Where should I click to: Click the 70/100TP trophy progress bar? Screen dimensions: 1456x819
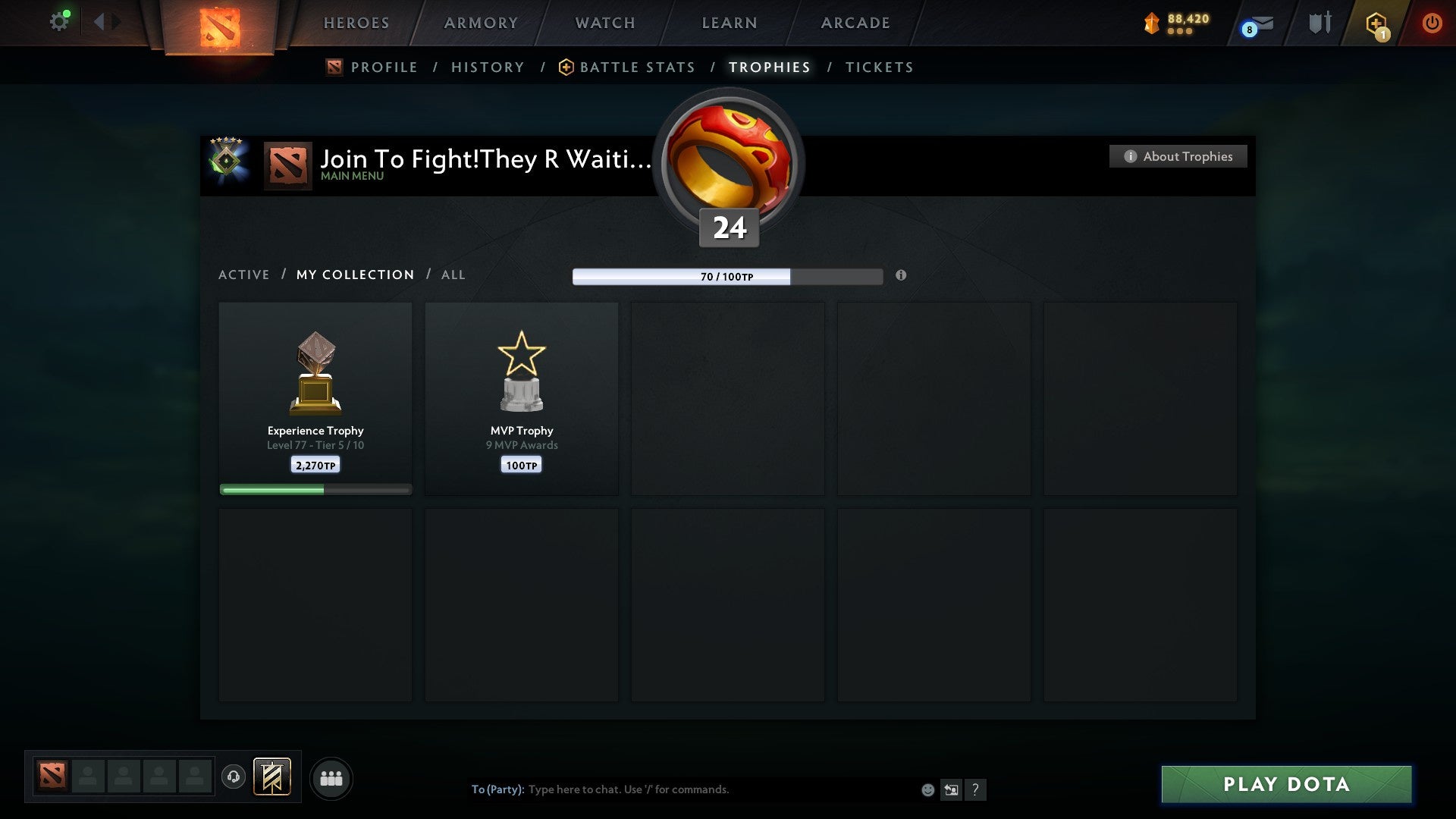[x=728, y=276]
